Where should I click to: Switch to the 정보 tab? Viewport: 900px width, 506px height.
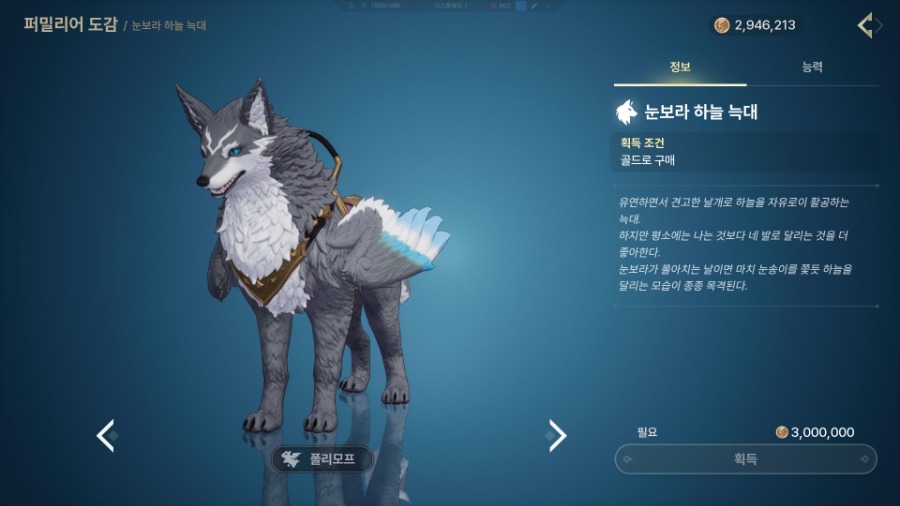click(x=680, y=67)
